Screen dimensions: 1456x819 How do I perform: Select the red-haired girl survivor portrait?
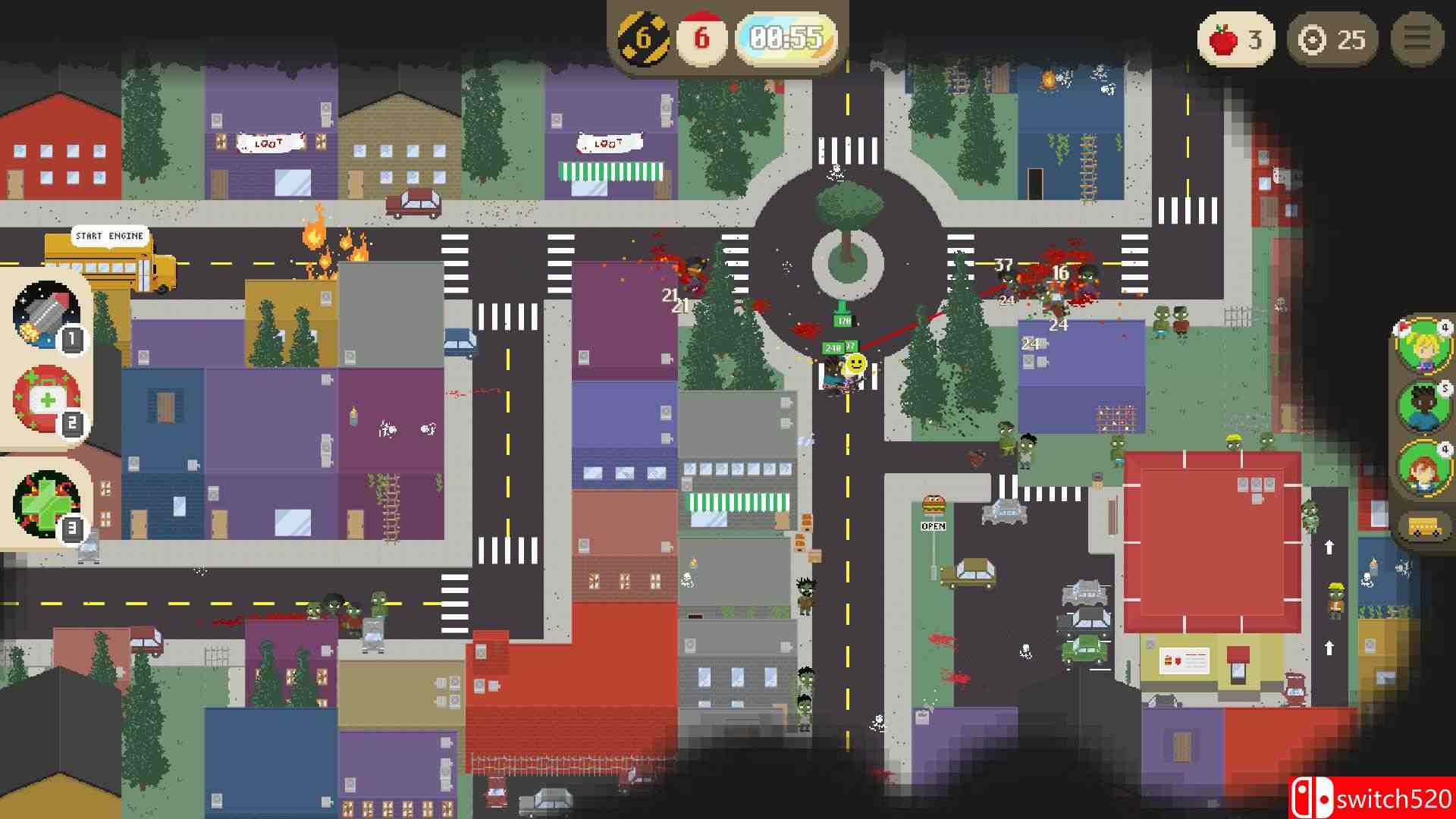(x=1424, y=471)
